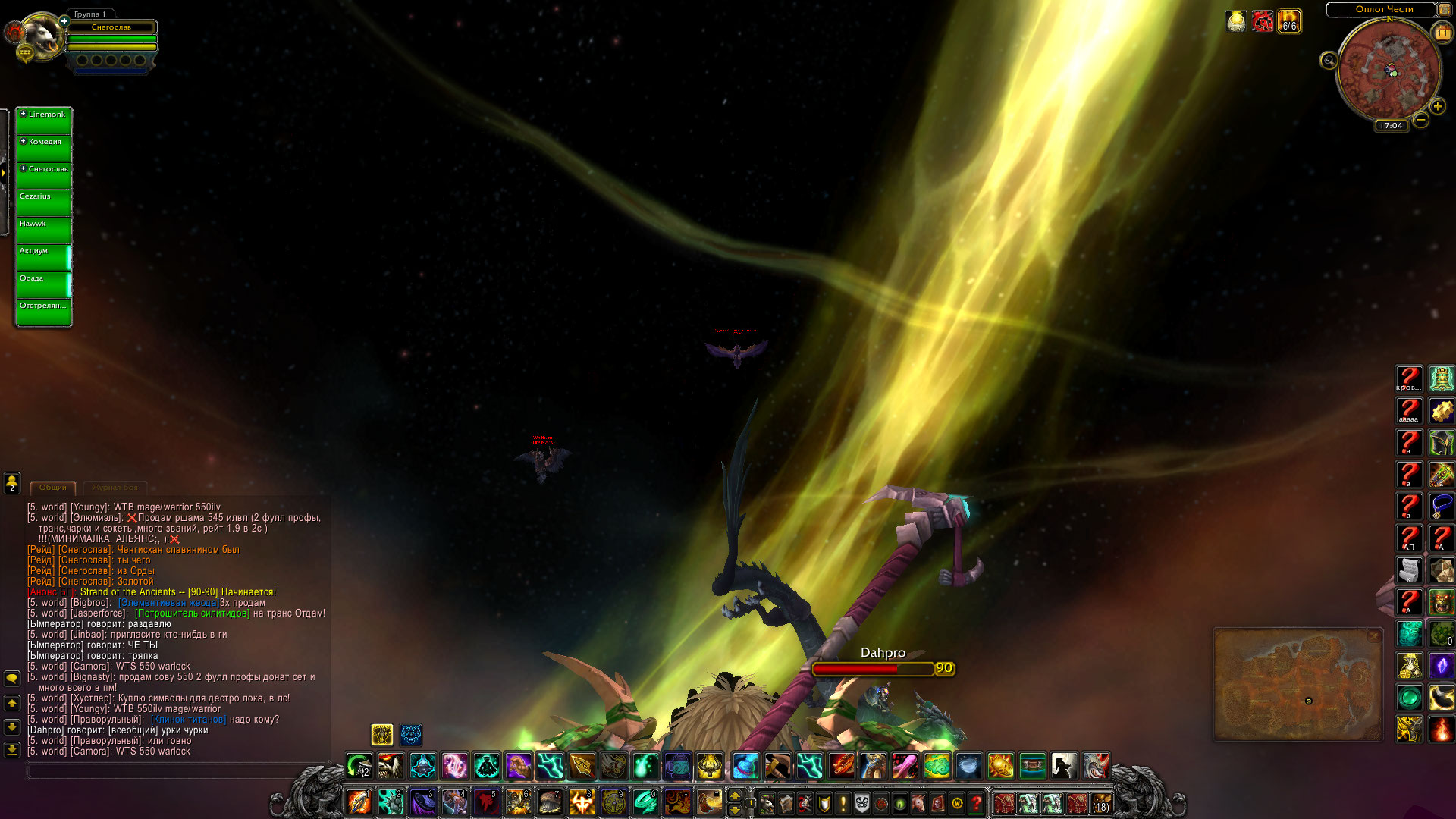Select raid member Linemonk's frame

44,121
